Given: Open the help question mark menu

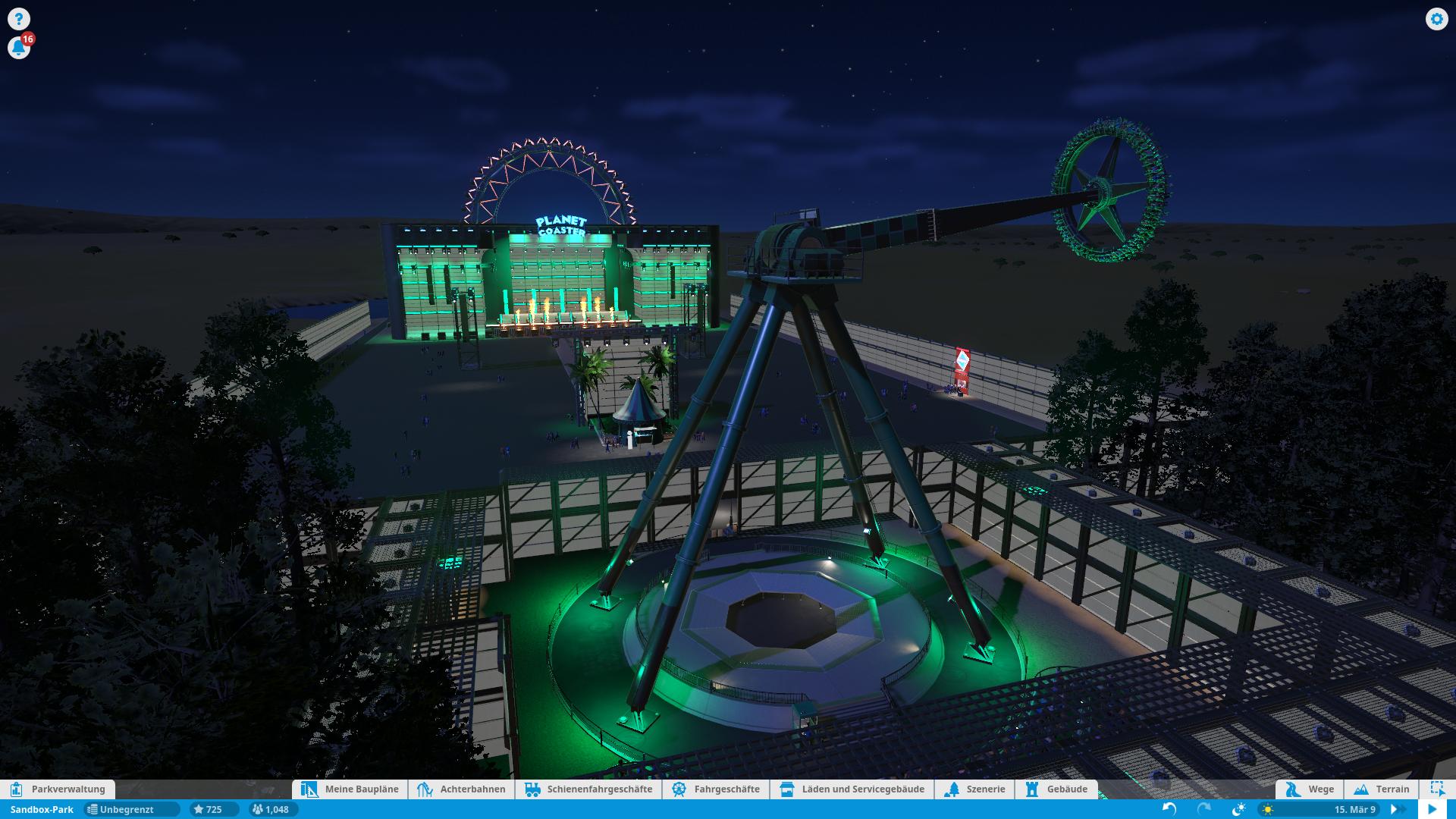Looking at the screenshot, I should (18, 19).
